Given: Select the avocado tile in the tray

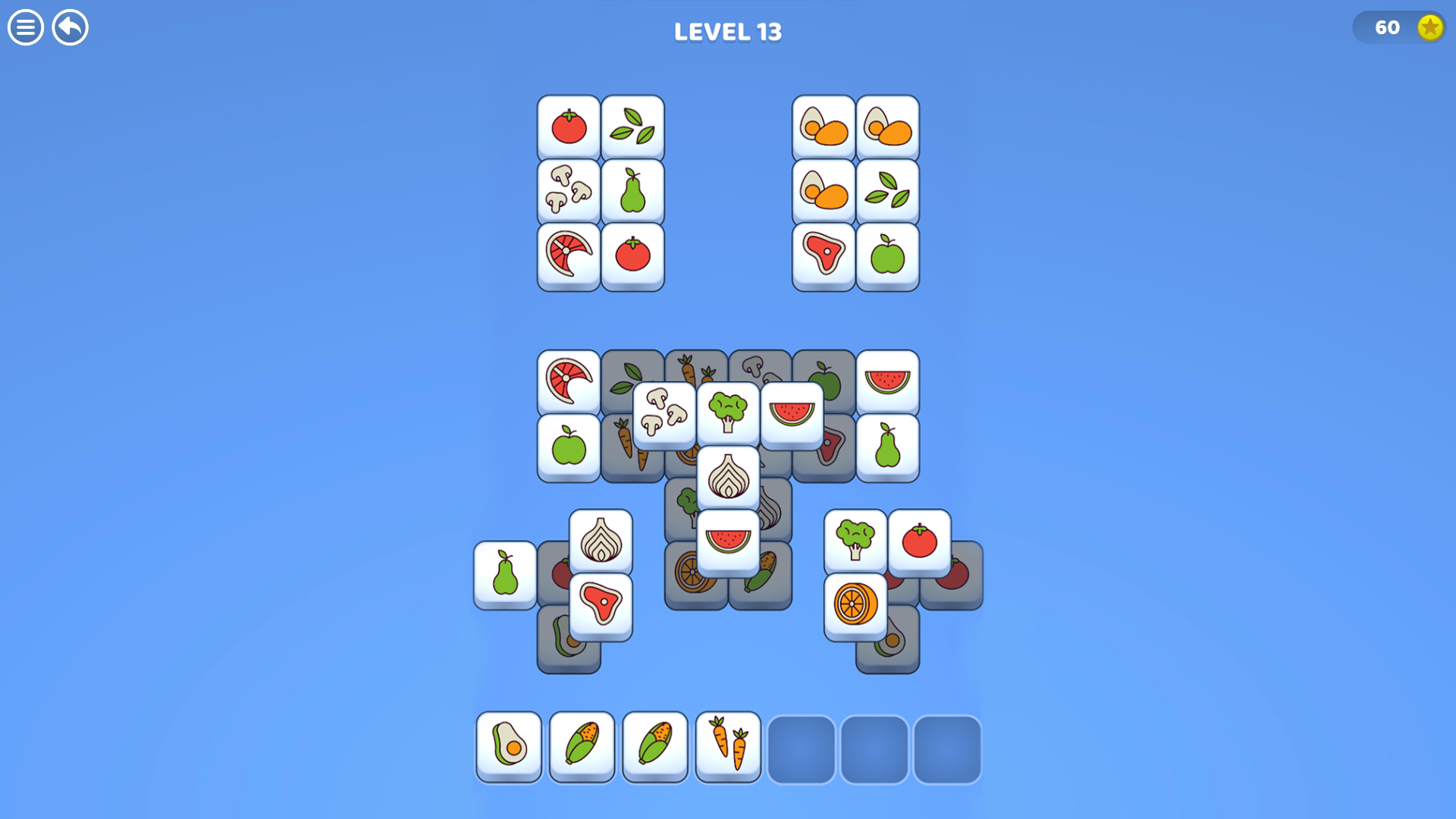Looking at the screenshot, I should [509, 748].
